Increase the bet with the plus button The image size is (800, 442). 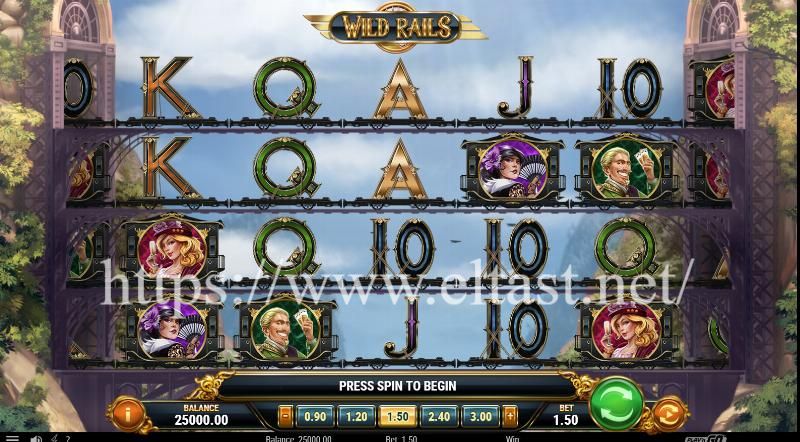coord(509,416)
